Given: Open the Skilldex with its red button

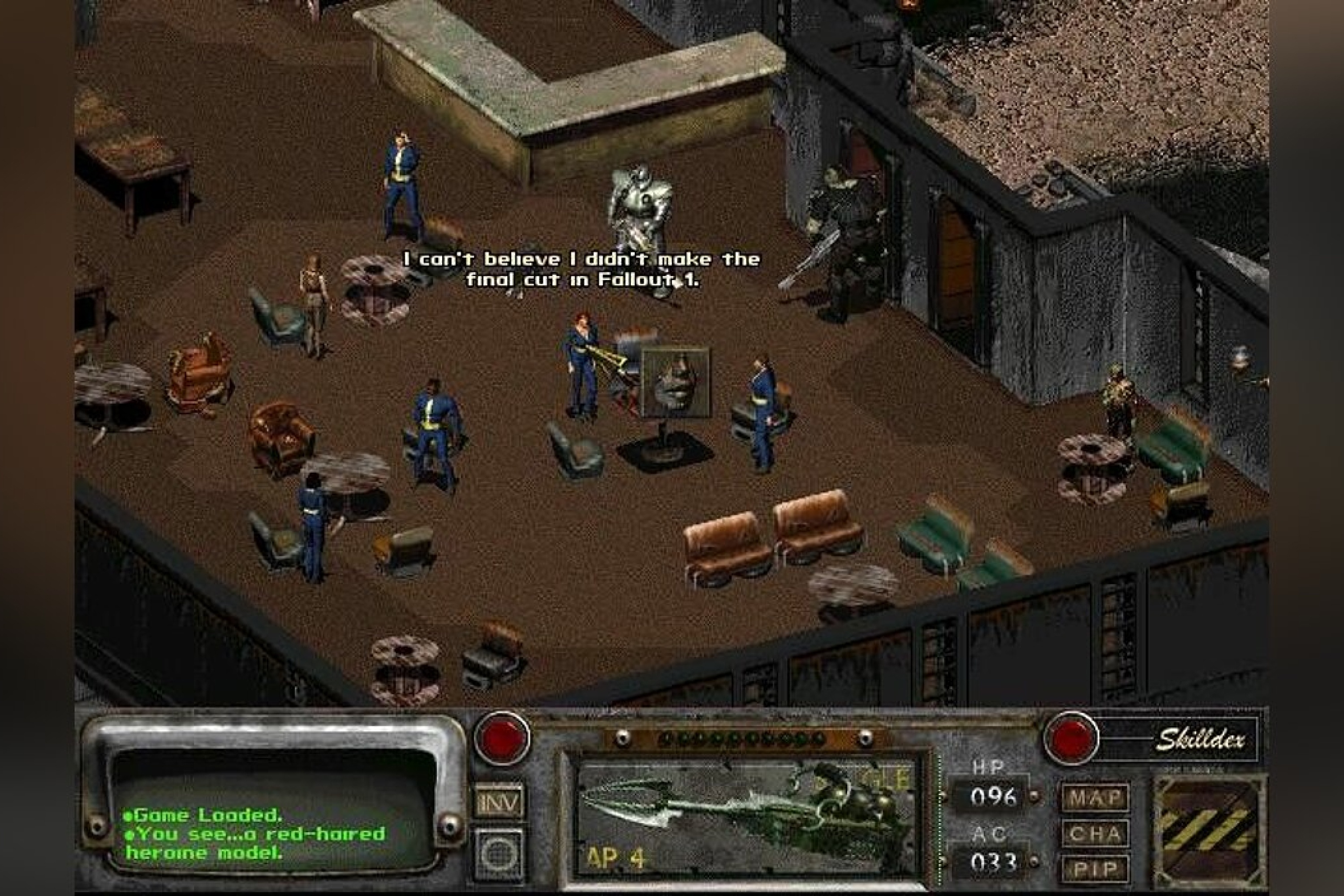Looking at the screenshot, I should [x=1070, y=738].
